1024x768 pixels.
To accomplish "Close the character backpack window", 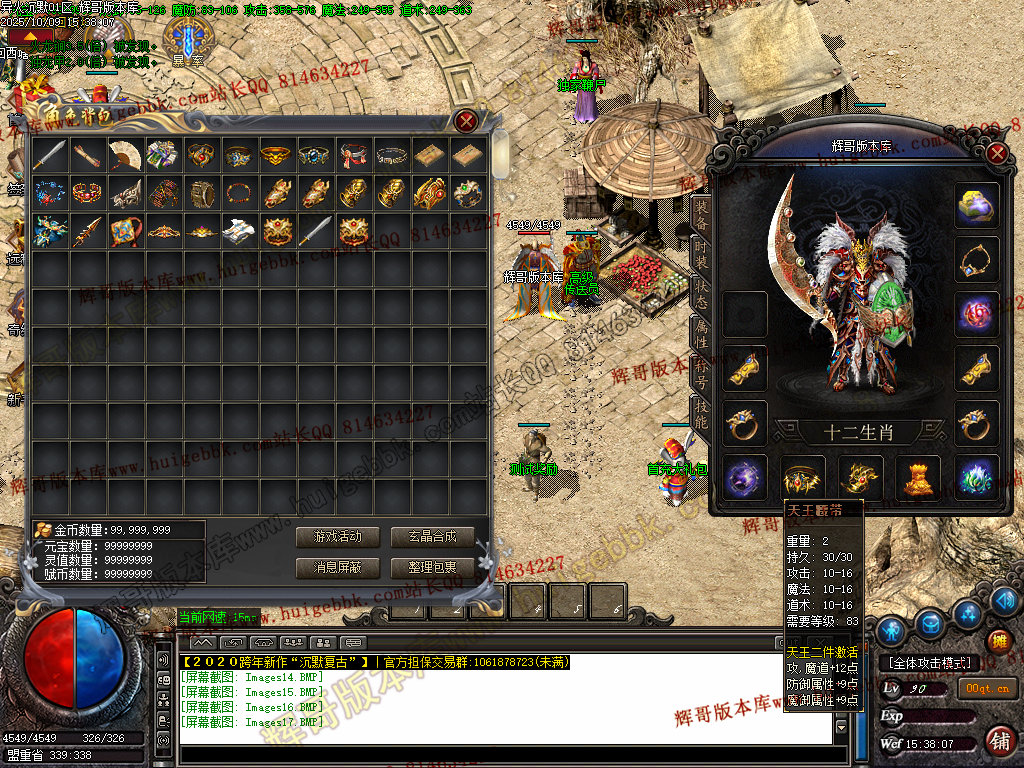I will [x=466, y=122].
